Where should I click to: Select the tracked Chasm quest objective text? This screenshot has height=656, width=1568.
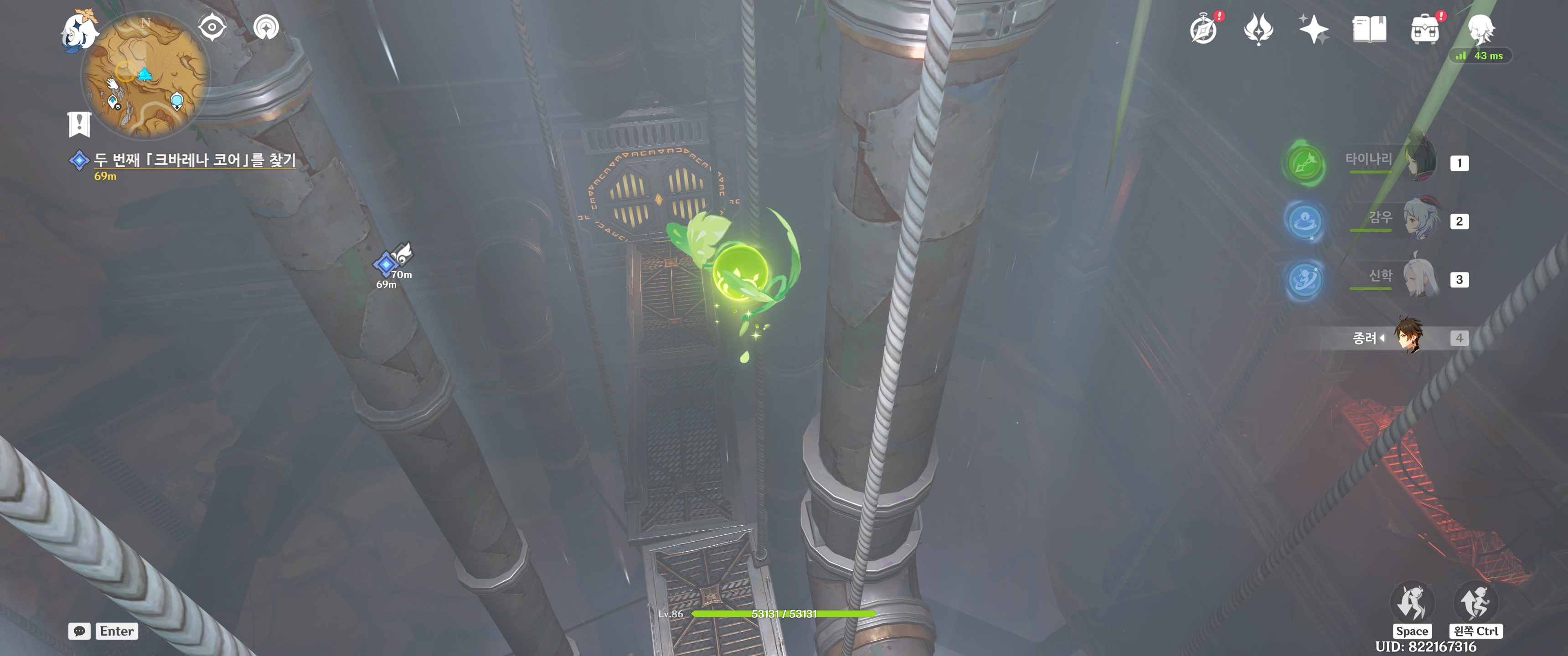click(x=194, y=160)
